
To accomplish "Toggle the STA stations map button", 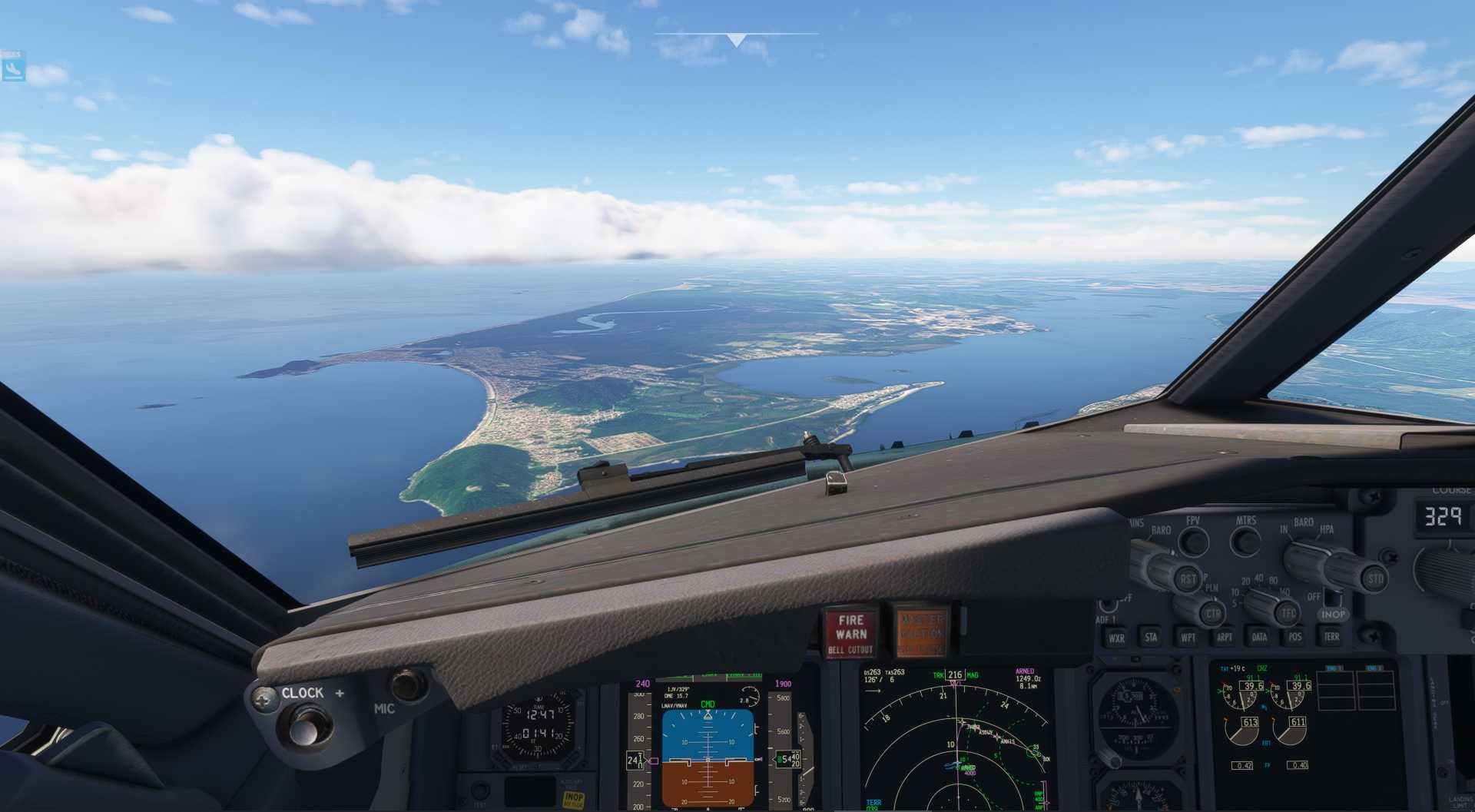I will [1151, 636].
